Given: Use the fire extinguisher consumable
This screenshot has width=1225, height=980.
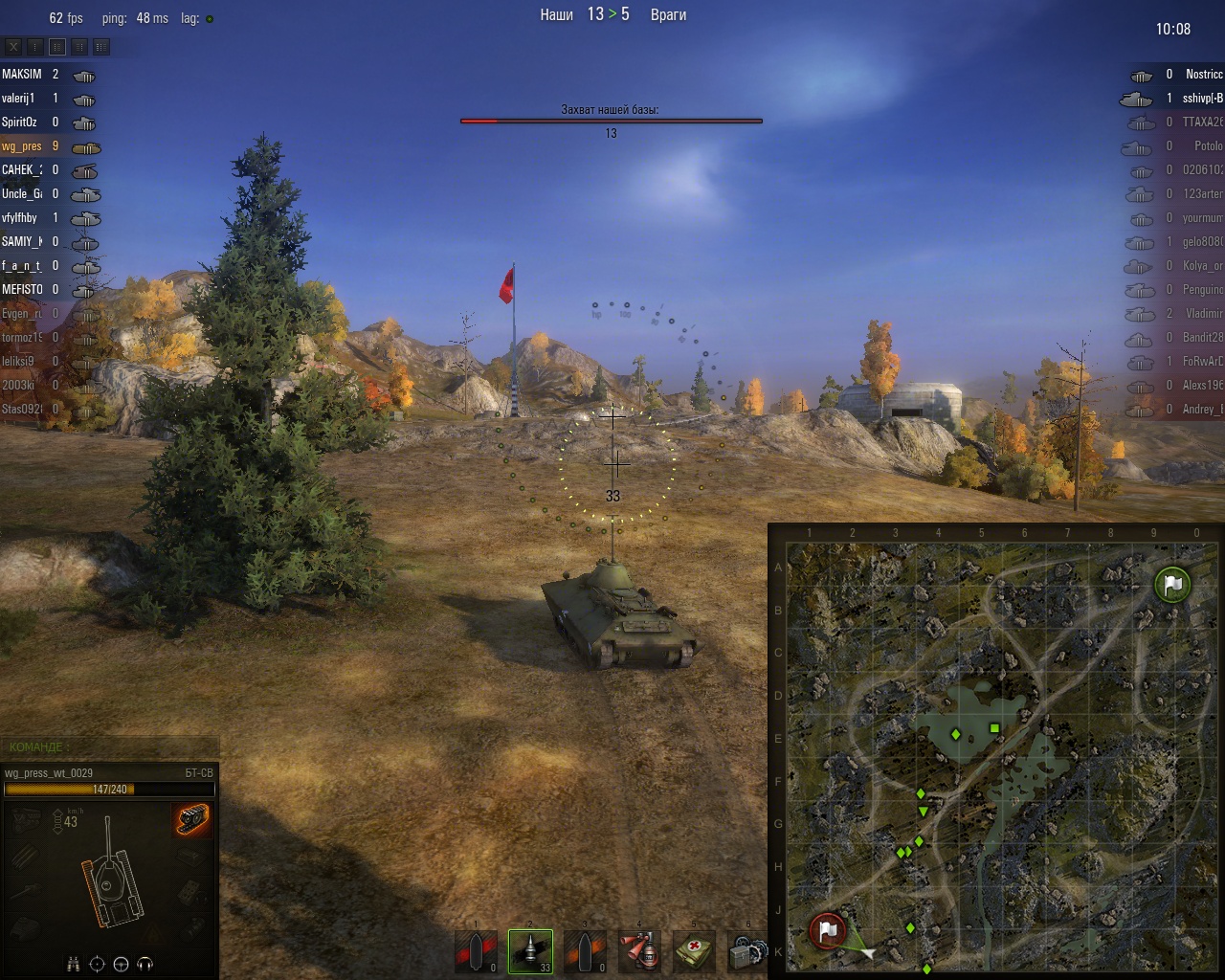Looking at the screenshot, I should coord(639,951).
